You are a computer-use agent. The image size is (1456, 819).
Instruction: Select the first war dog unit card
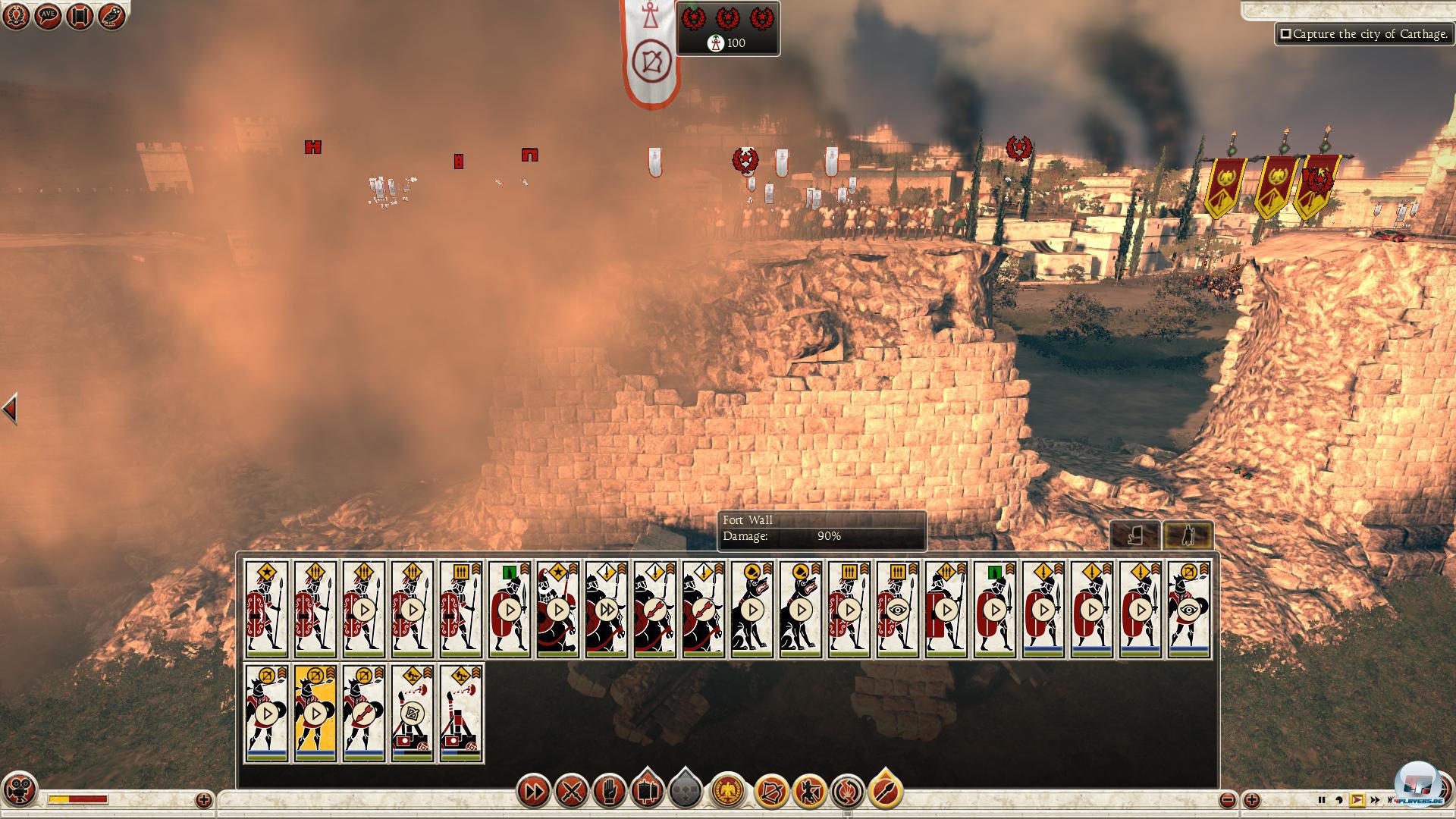click(752, 609)
